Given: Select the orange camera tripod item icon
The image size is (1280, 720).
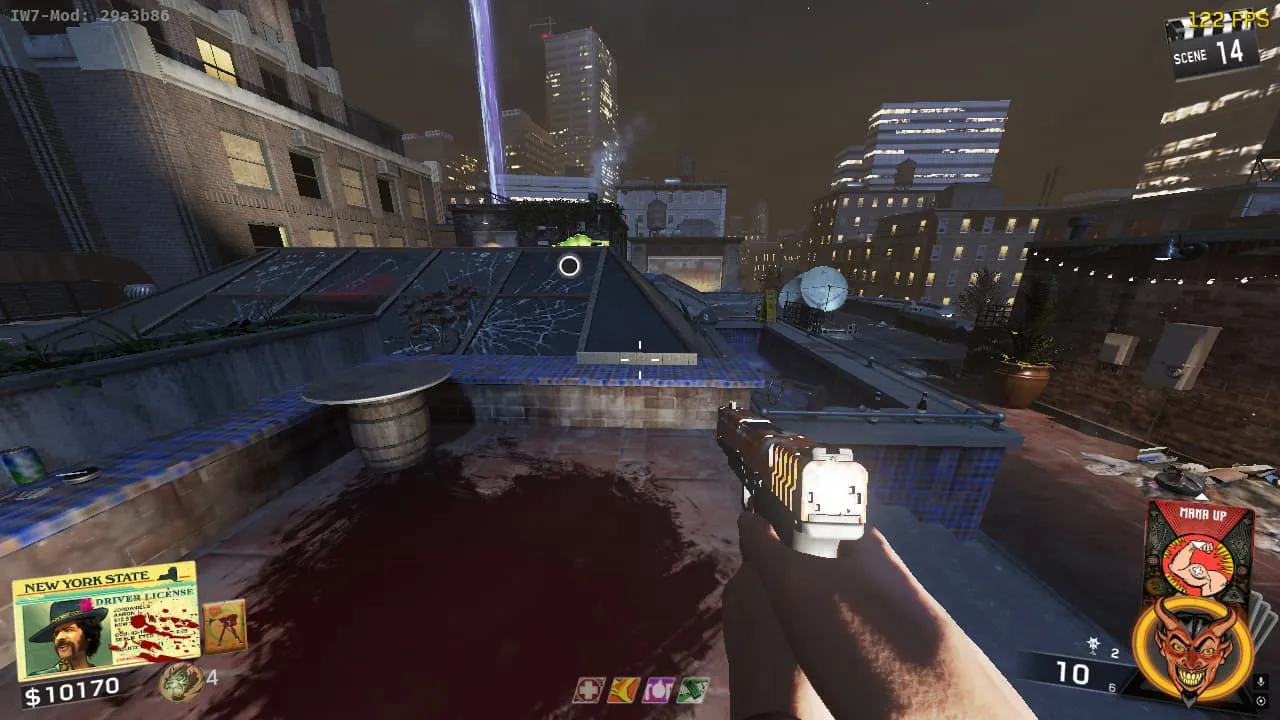Looking at the screenshot, I should pyautogui.click(x=224, y=626).
